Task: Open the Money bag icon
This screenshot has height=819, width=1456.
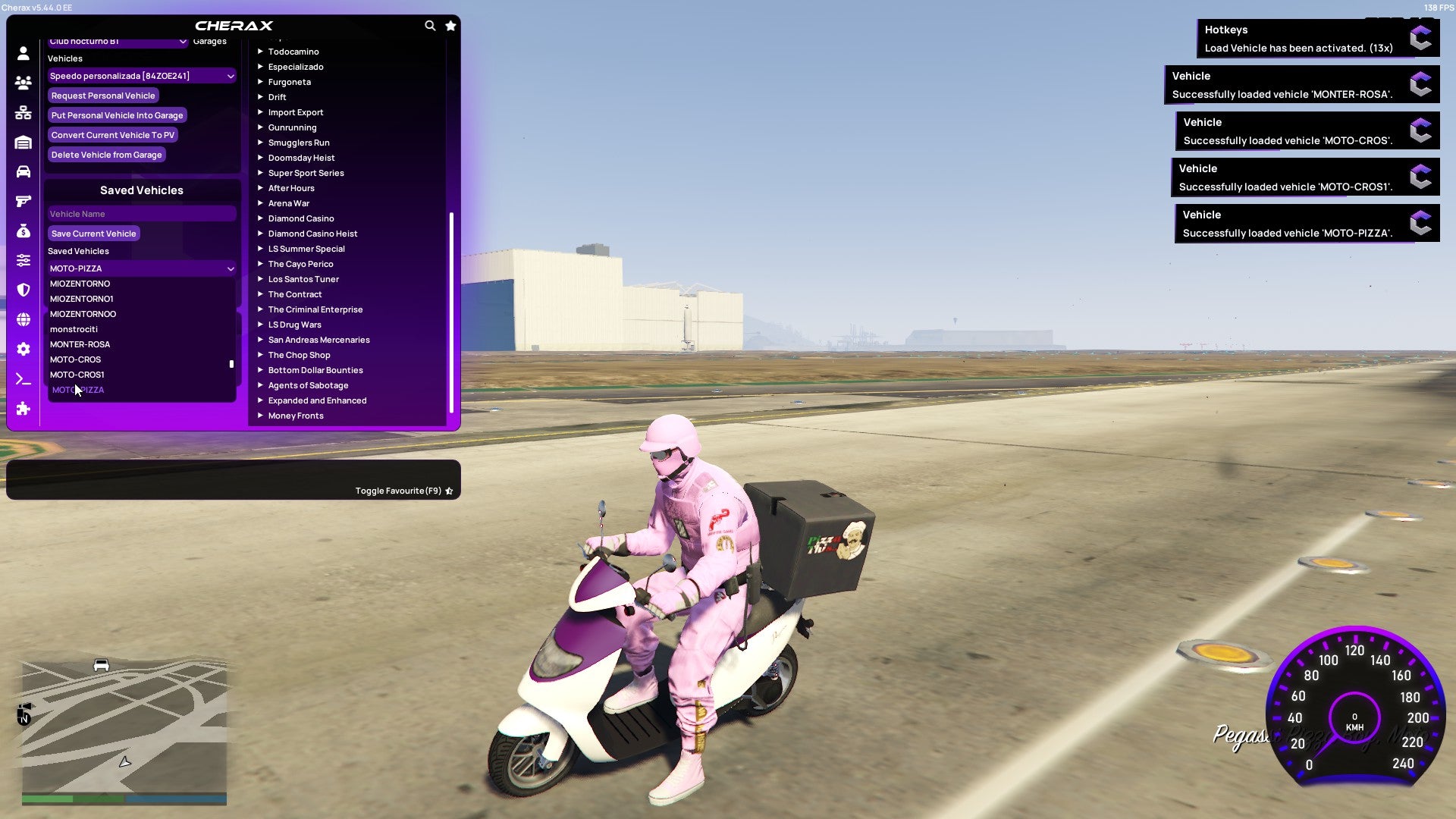Action: click(23, 230)
